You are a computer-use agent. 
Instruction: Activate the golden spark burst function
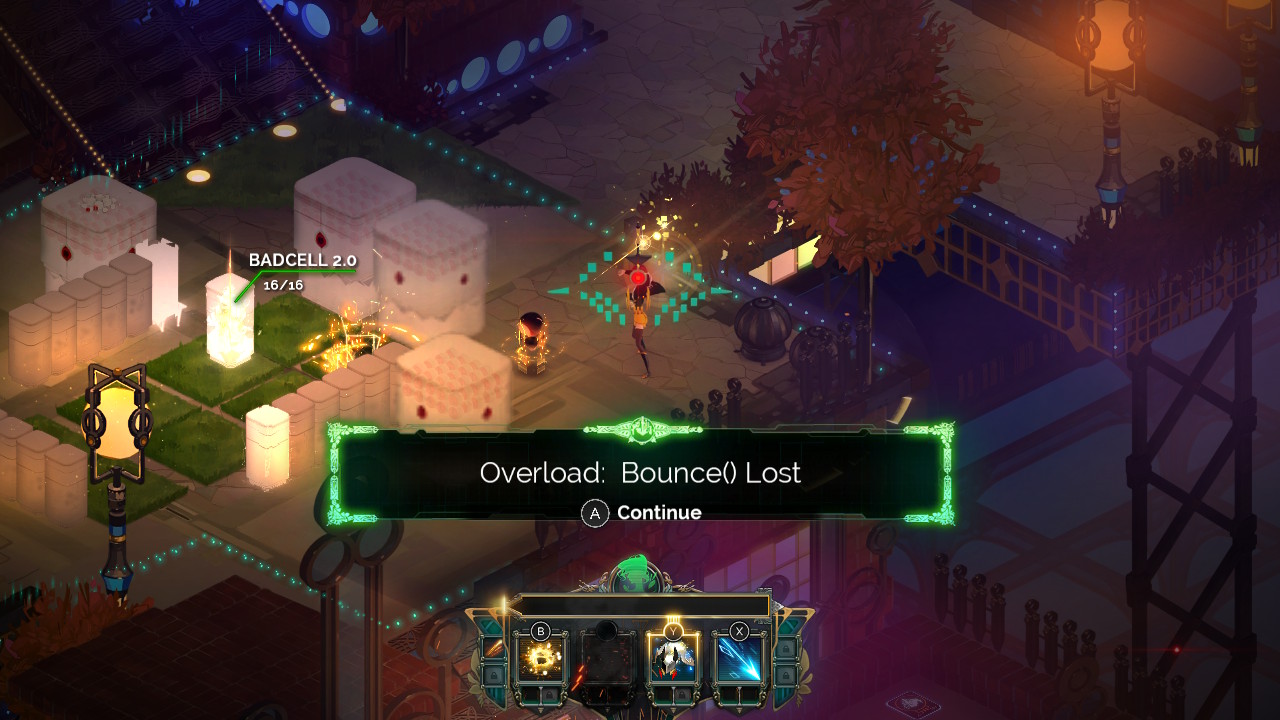(541, 659)
